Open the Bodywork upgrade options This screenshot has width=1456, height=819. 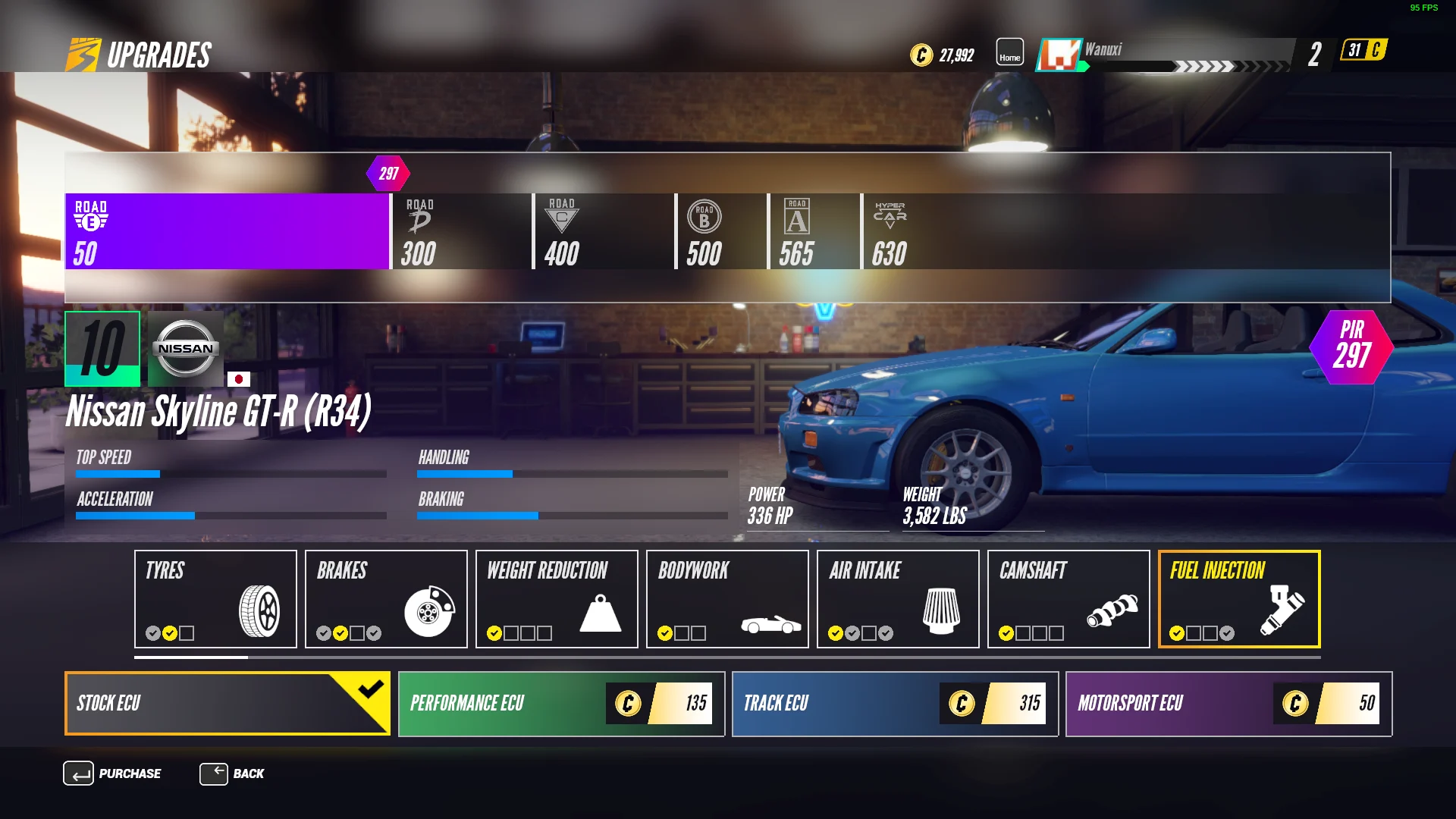tap(727, 599)
